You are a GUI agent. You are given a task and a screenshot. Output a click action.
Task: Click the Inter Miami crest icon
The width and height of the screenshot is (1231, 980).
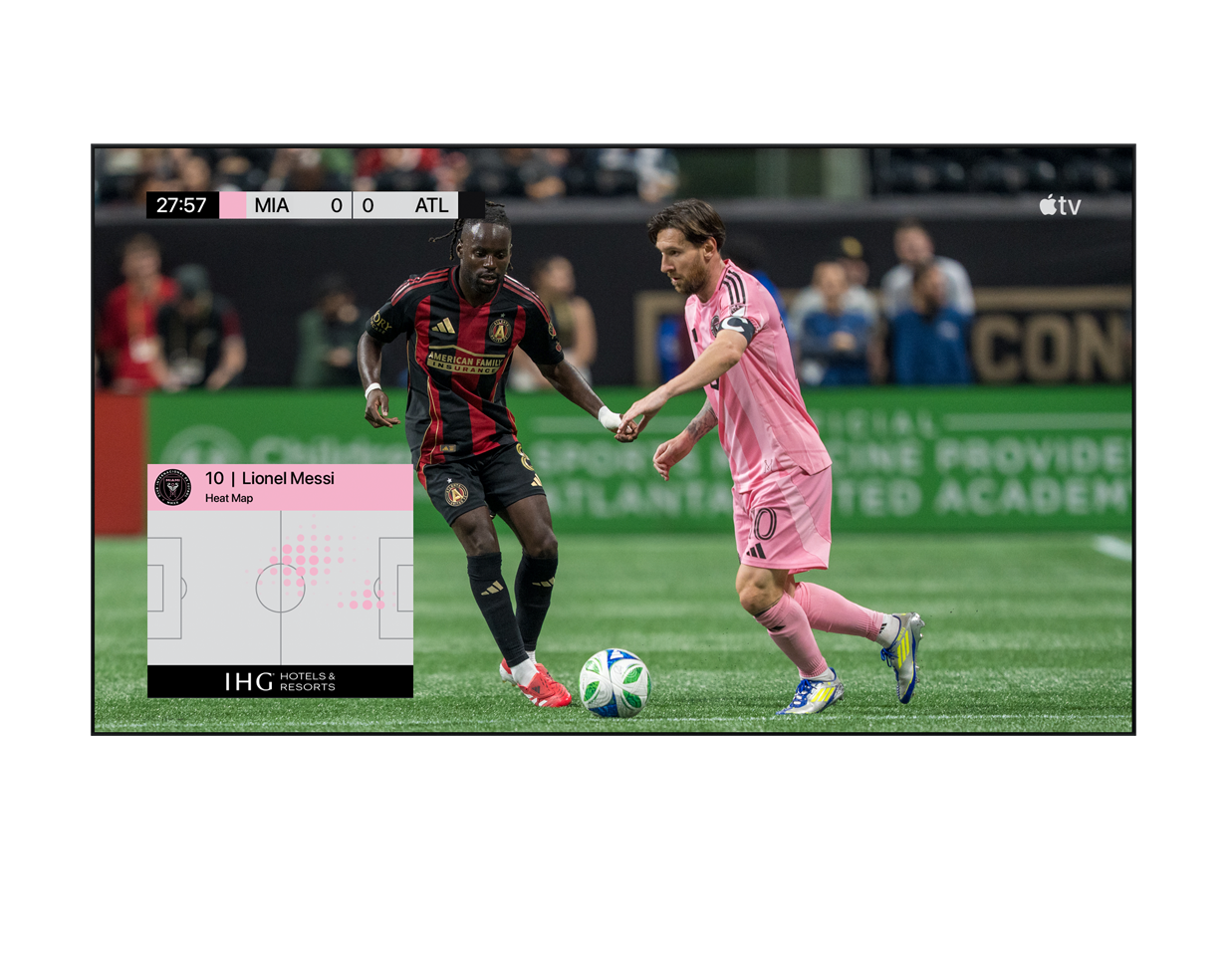pyautogui.click(x=173, y=487)
